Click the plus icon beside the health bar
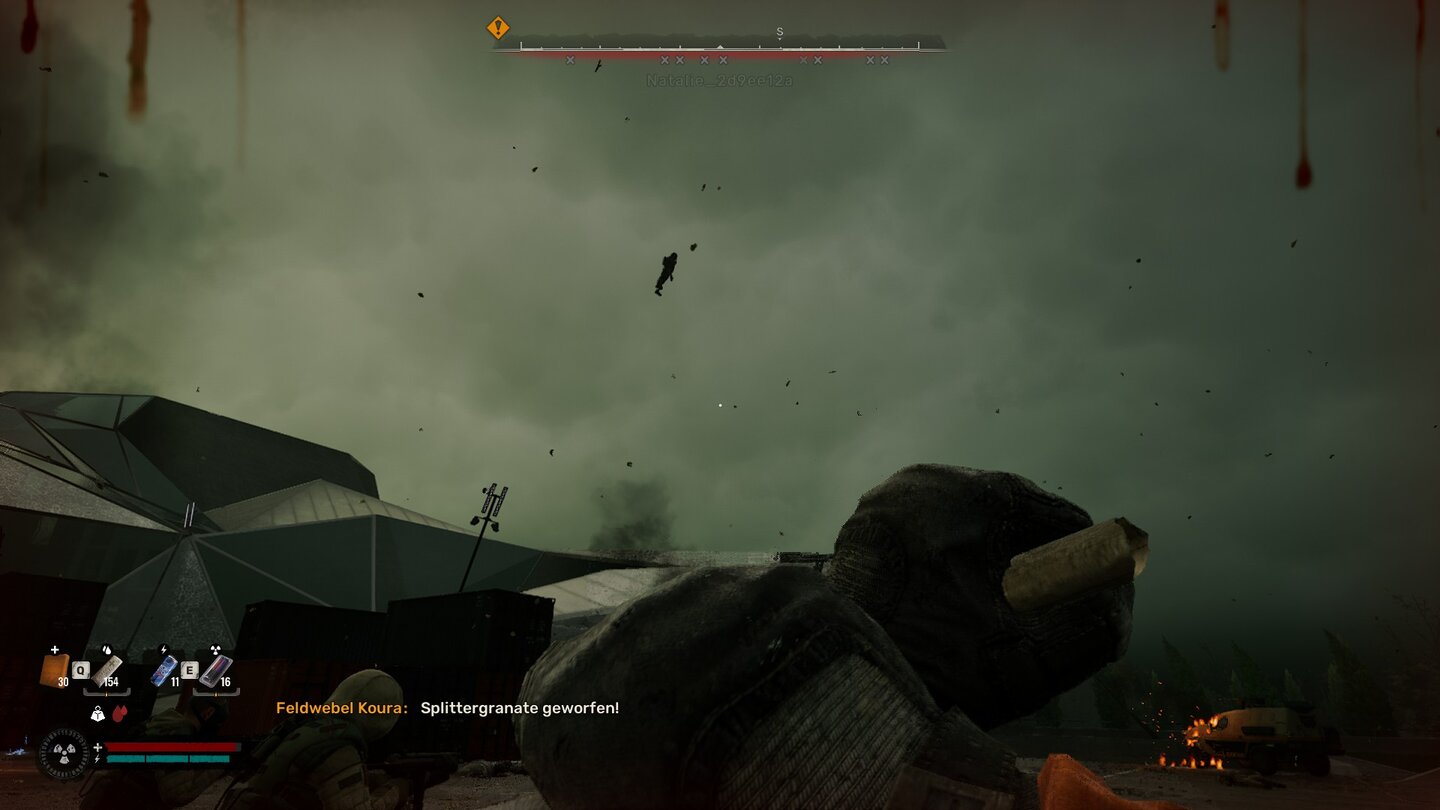 [x=98, y=746]
